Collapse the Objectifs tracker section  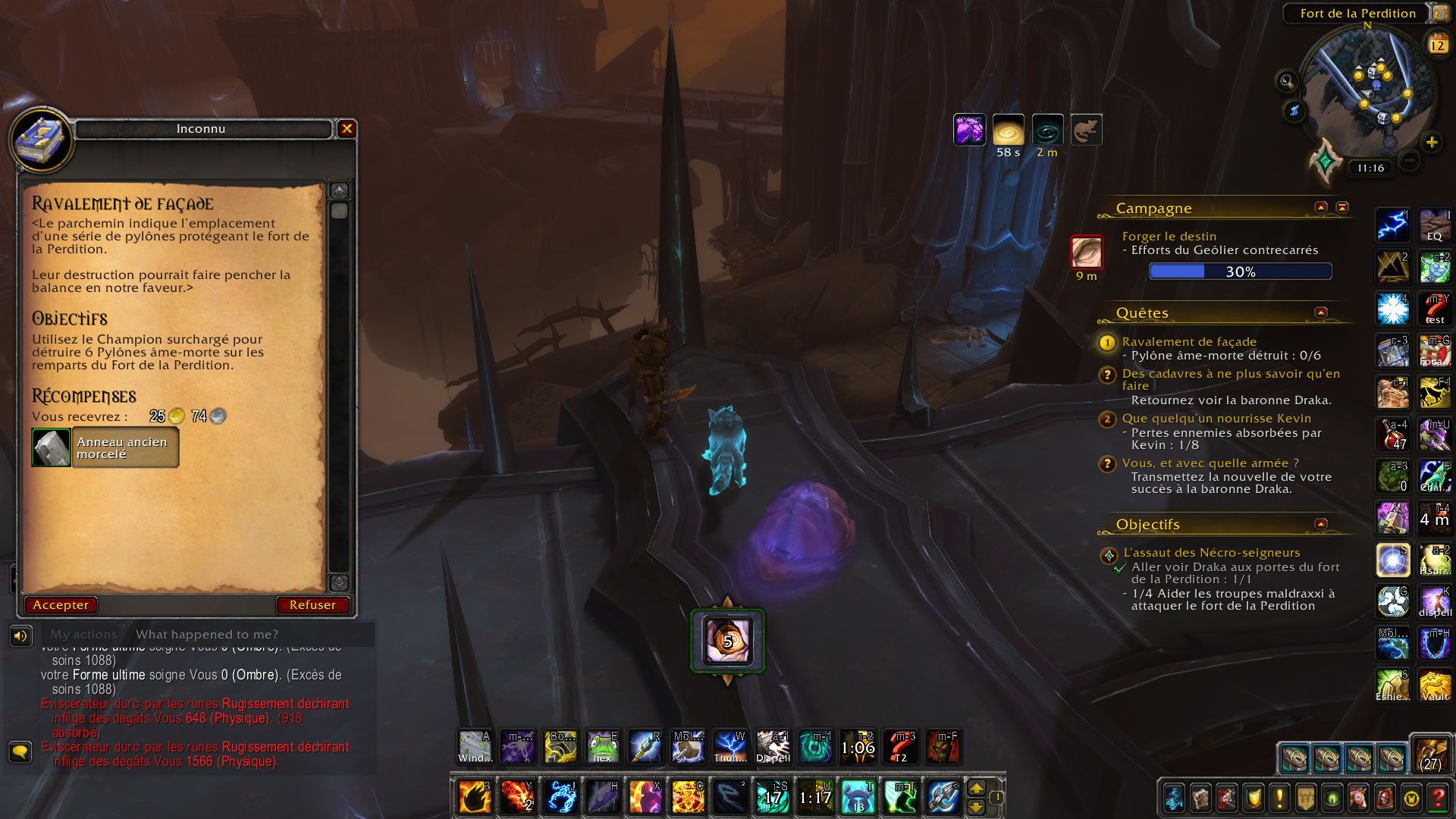[x=1319, y=523]
